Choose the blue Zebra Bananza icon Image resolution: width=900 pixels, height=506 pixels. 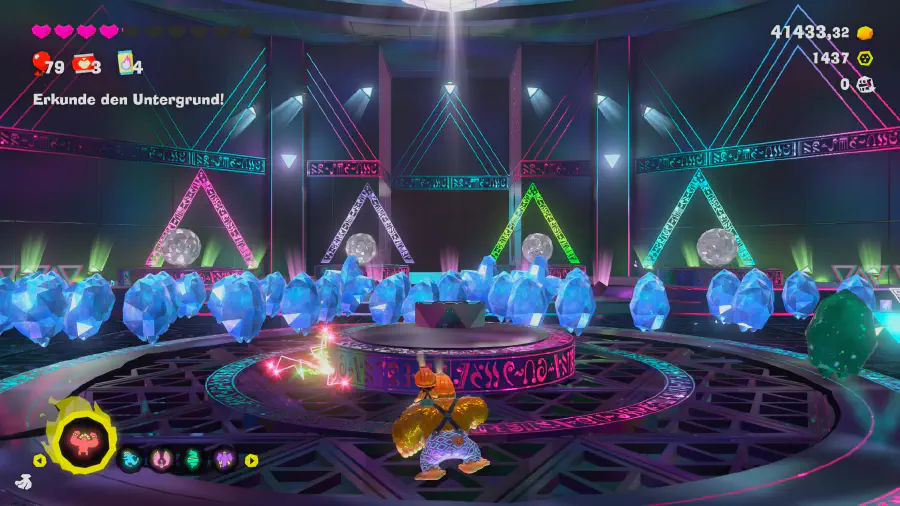tap(131, 460)
